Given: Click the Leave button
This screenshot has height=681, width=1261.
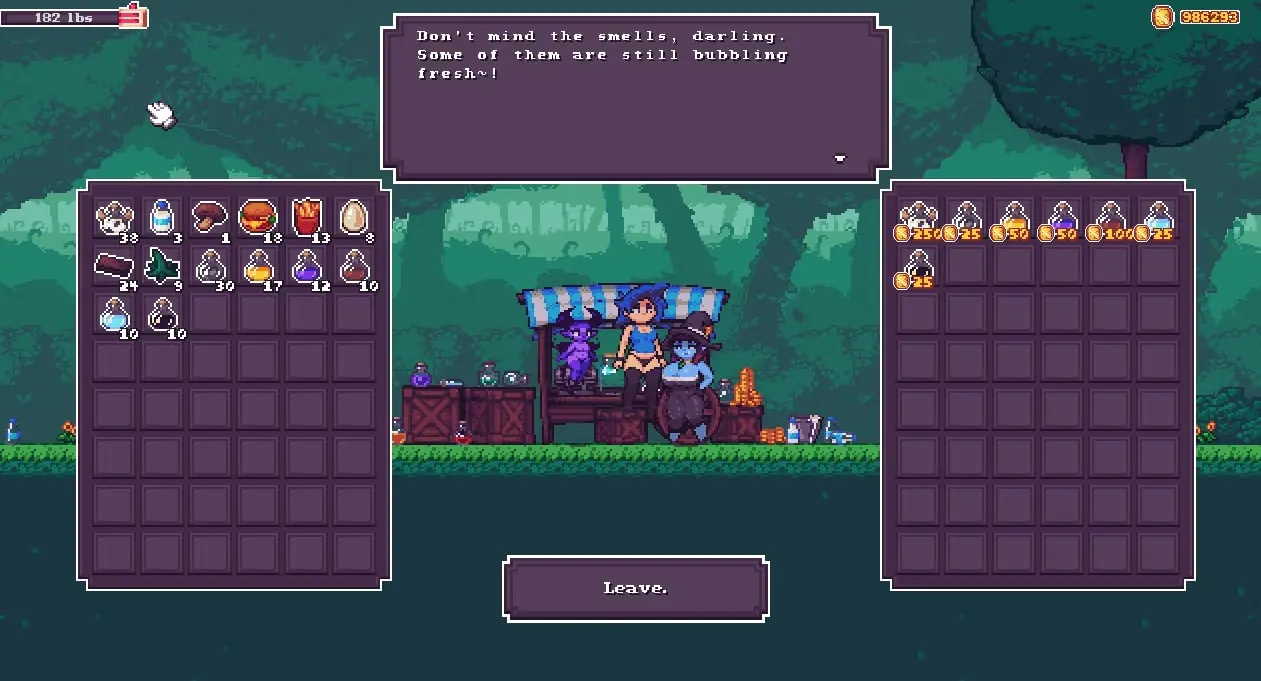Looking at the screenshot, I should pos(636,588).
